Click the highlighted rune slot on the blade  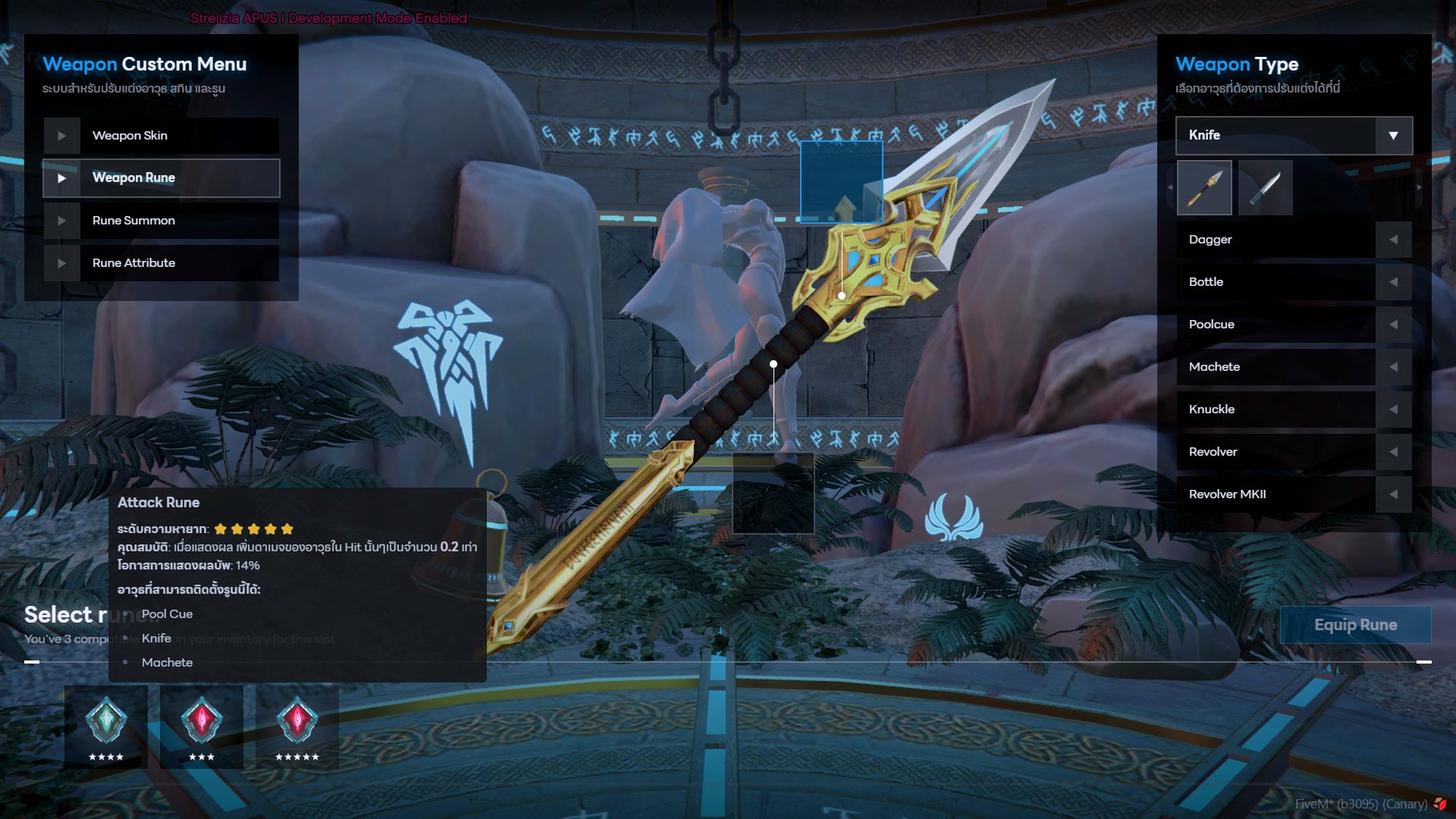(x=842, y=180)
